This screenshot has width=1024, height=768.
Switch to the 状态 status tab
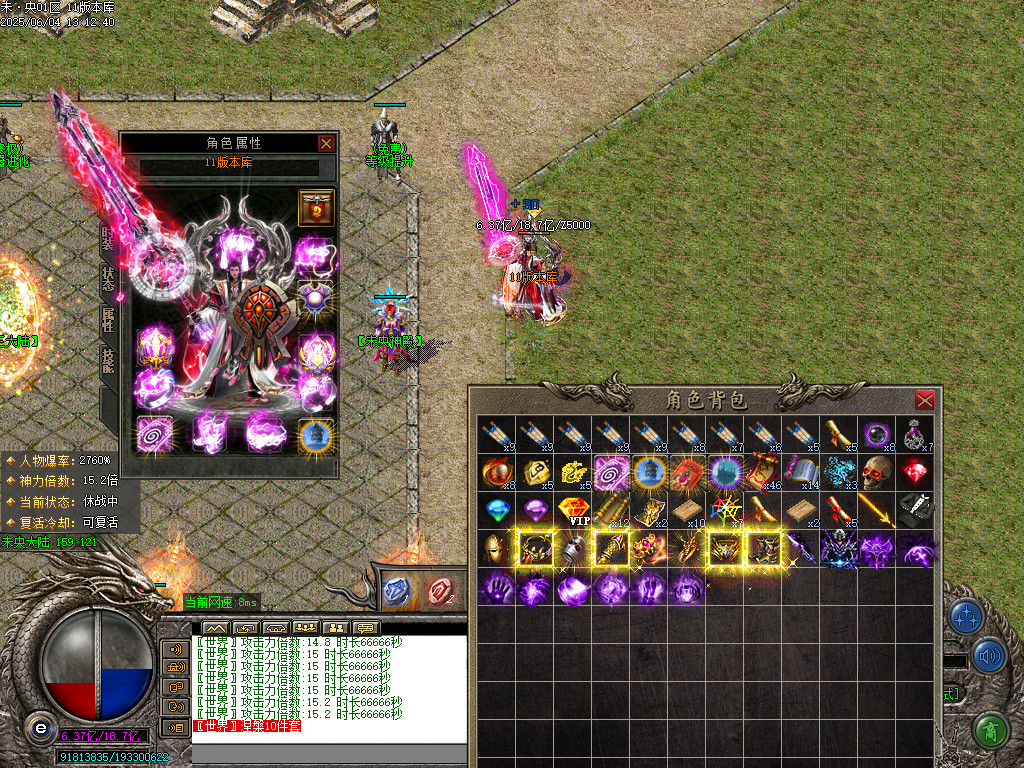108,279
